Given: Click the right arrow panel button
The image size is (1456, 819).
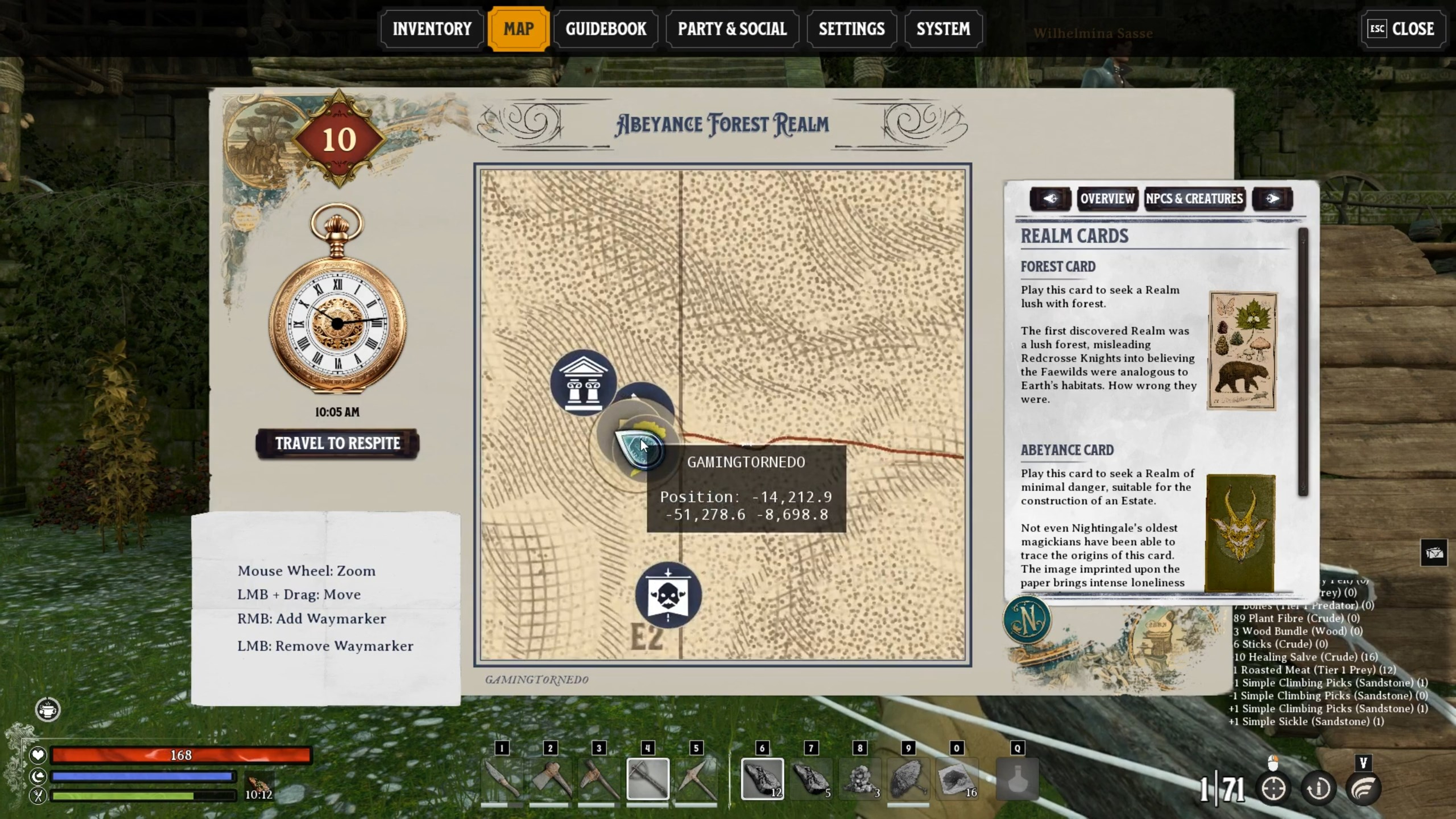Looking at the screenshot, I should tap(1272, 198).
